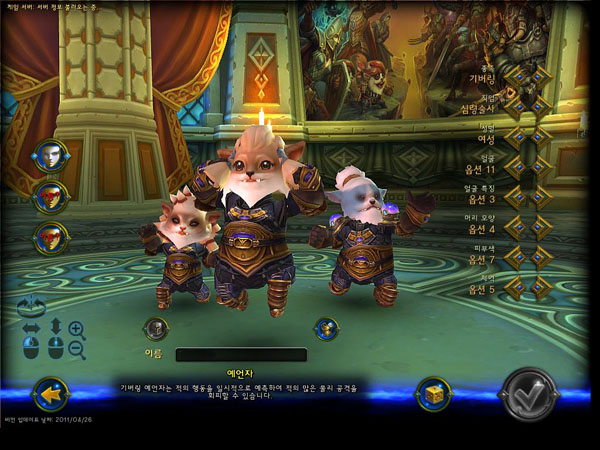Select the plain pale face preset icon

49,155
